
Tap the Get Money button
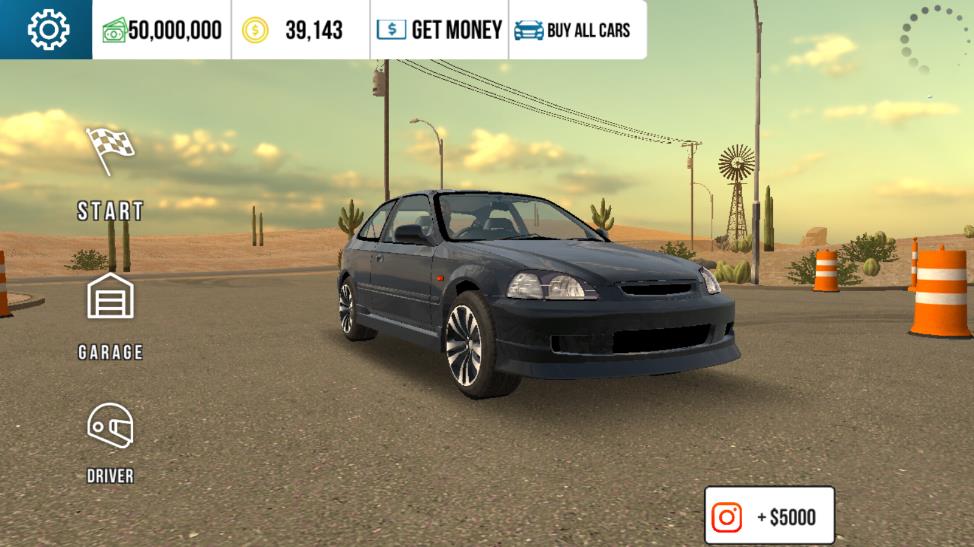[439, 30]
